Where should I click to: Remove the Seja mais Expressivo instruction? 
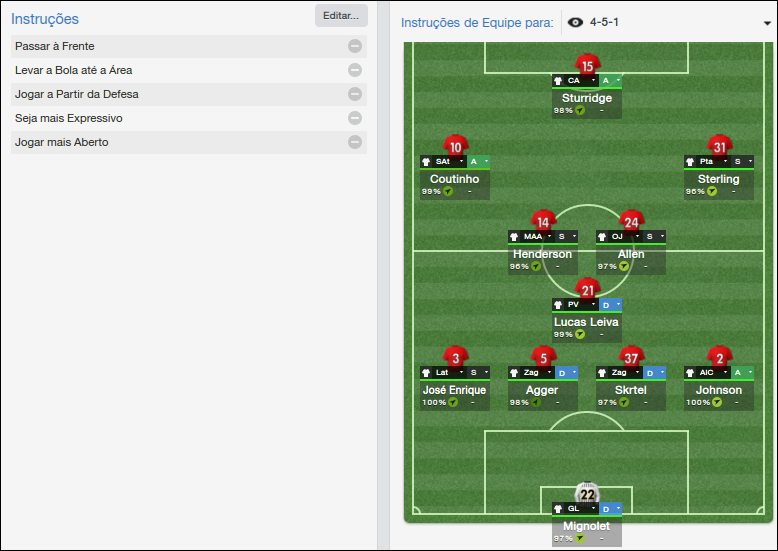click(355, 118)
